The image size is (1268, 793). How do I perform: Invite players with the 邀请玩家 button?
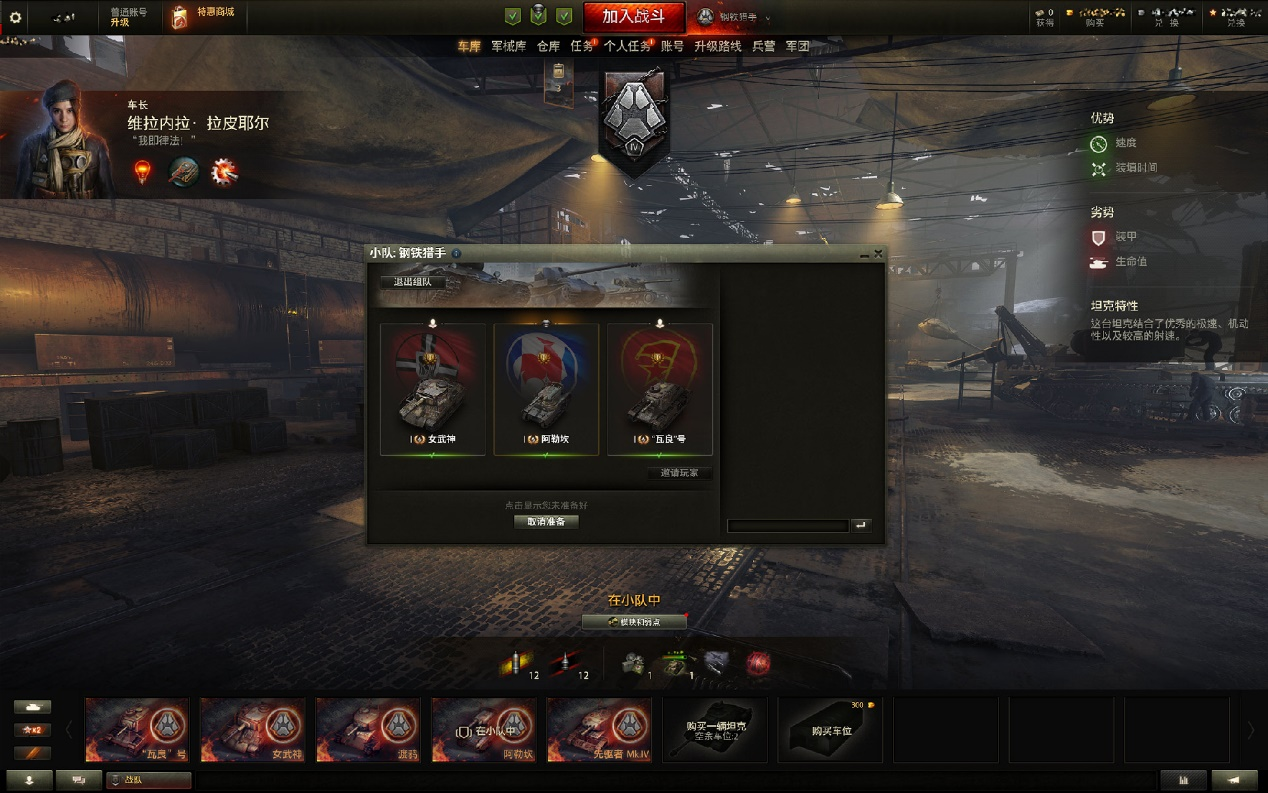point(679,473)
